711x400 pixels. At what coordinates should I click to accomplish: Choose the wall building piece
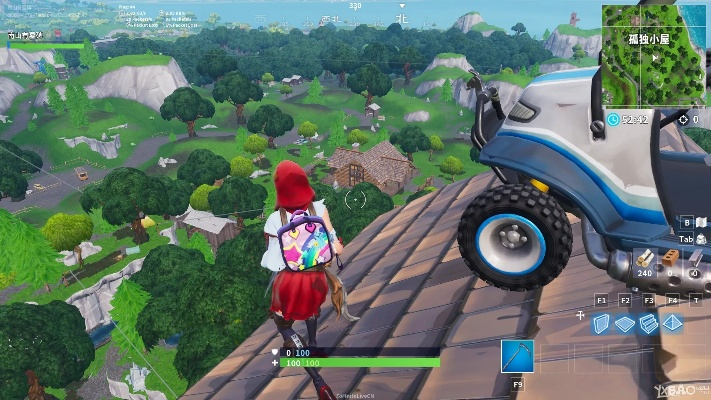[x=601, y=323]
